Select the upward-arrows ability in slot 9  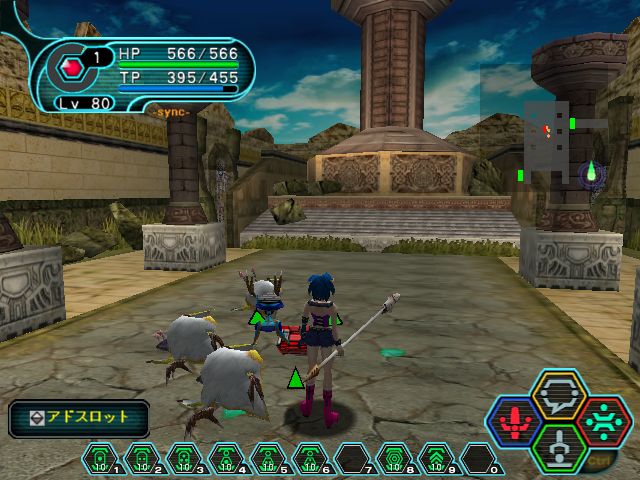435,460
